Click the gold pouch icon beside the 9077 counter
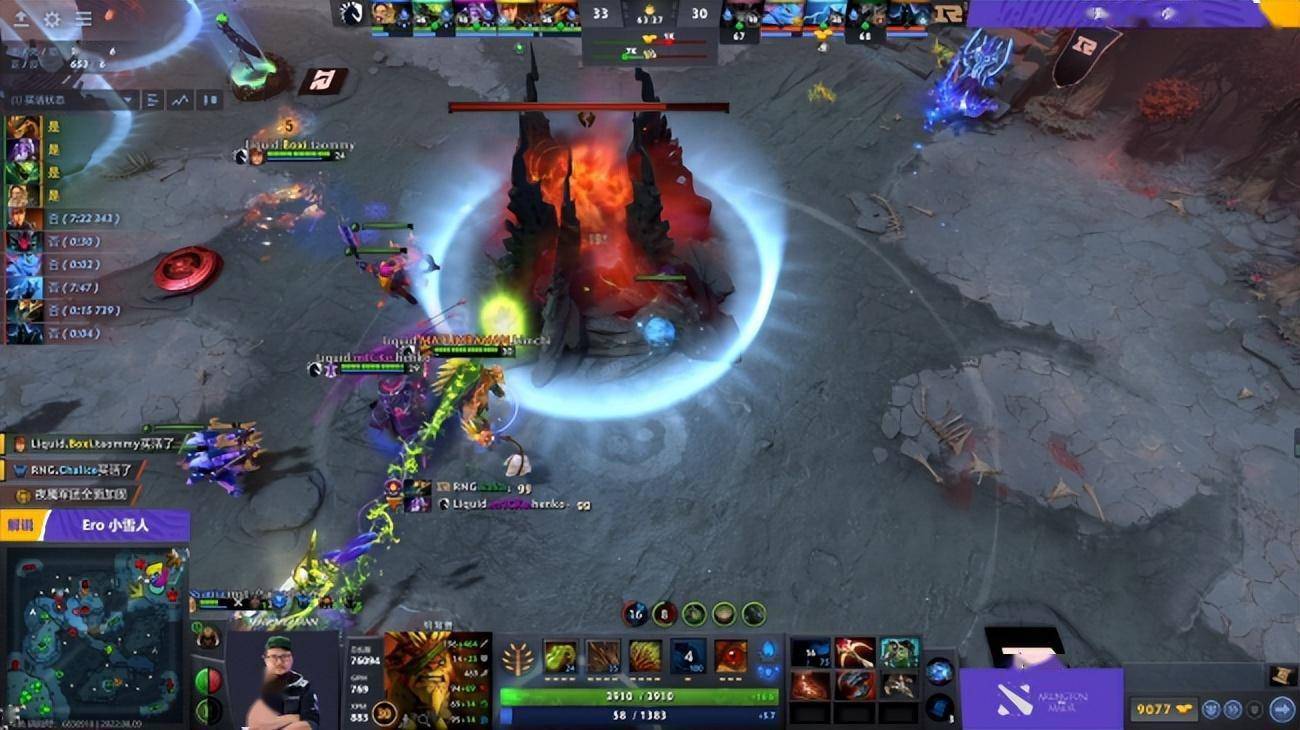The height and width of the screenshot is (730, 1300). [1184, 708]
